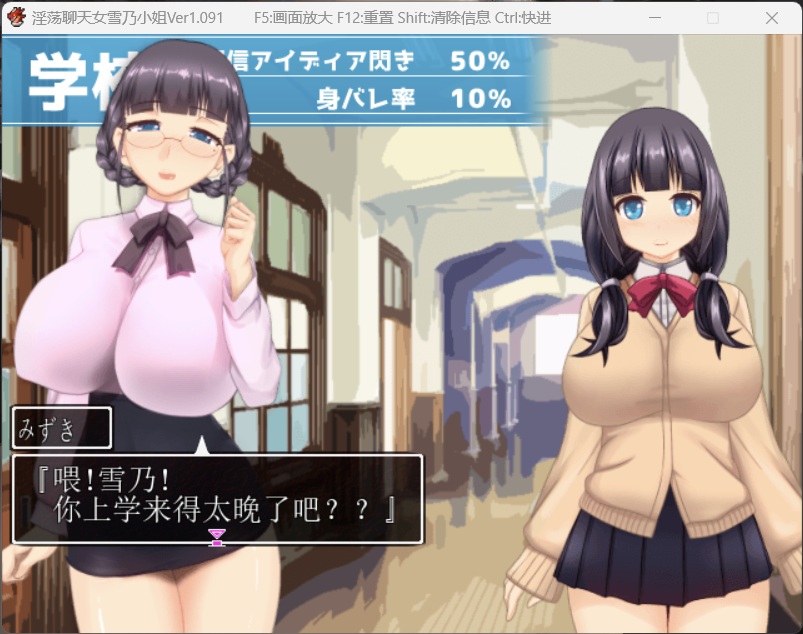Minimize the game window
Viewport: 803px width, 634px height.
(655, 18)
